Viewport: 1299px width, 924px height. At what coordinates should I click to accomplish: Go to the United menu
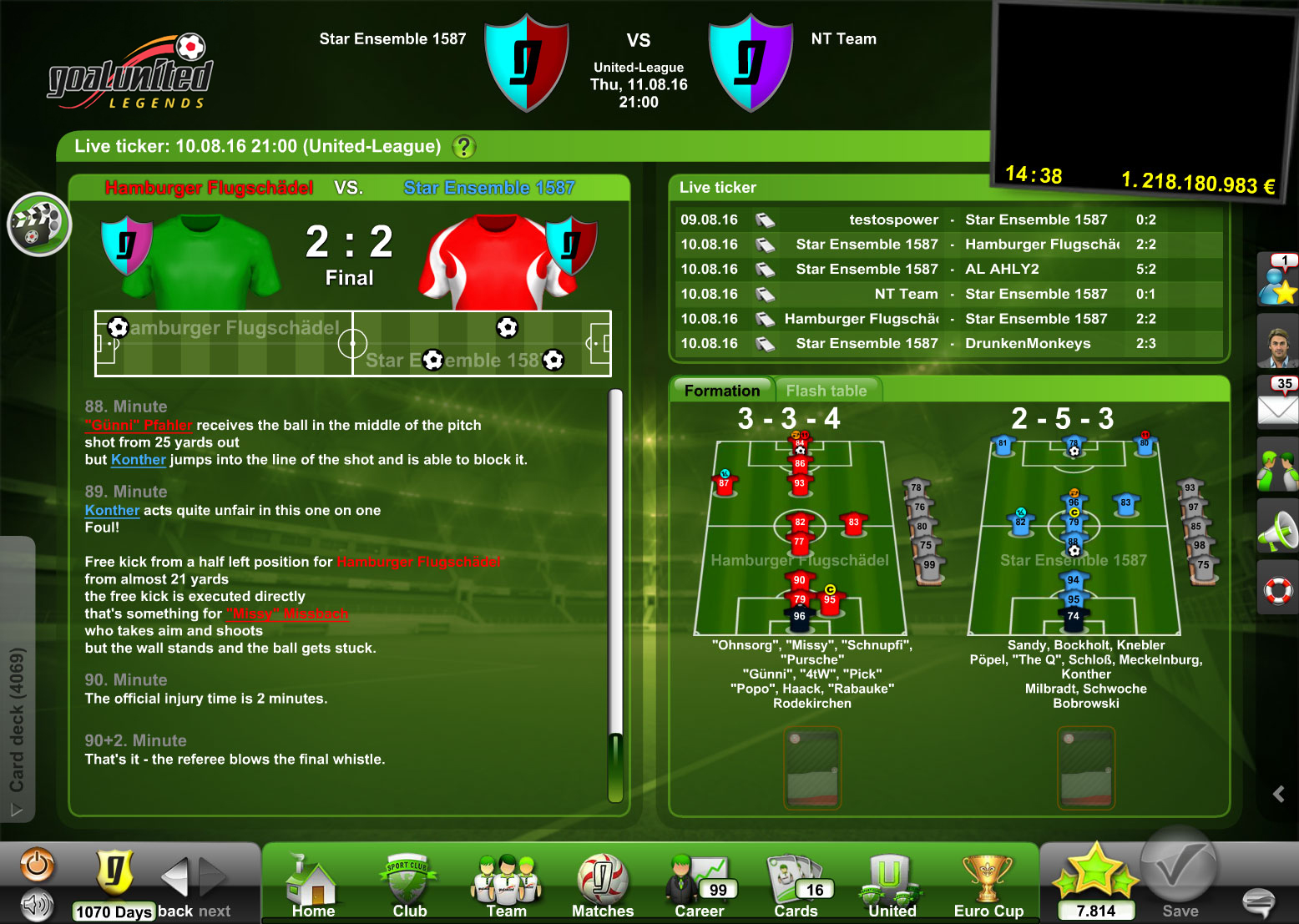coord(892,886)
